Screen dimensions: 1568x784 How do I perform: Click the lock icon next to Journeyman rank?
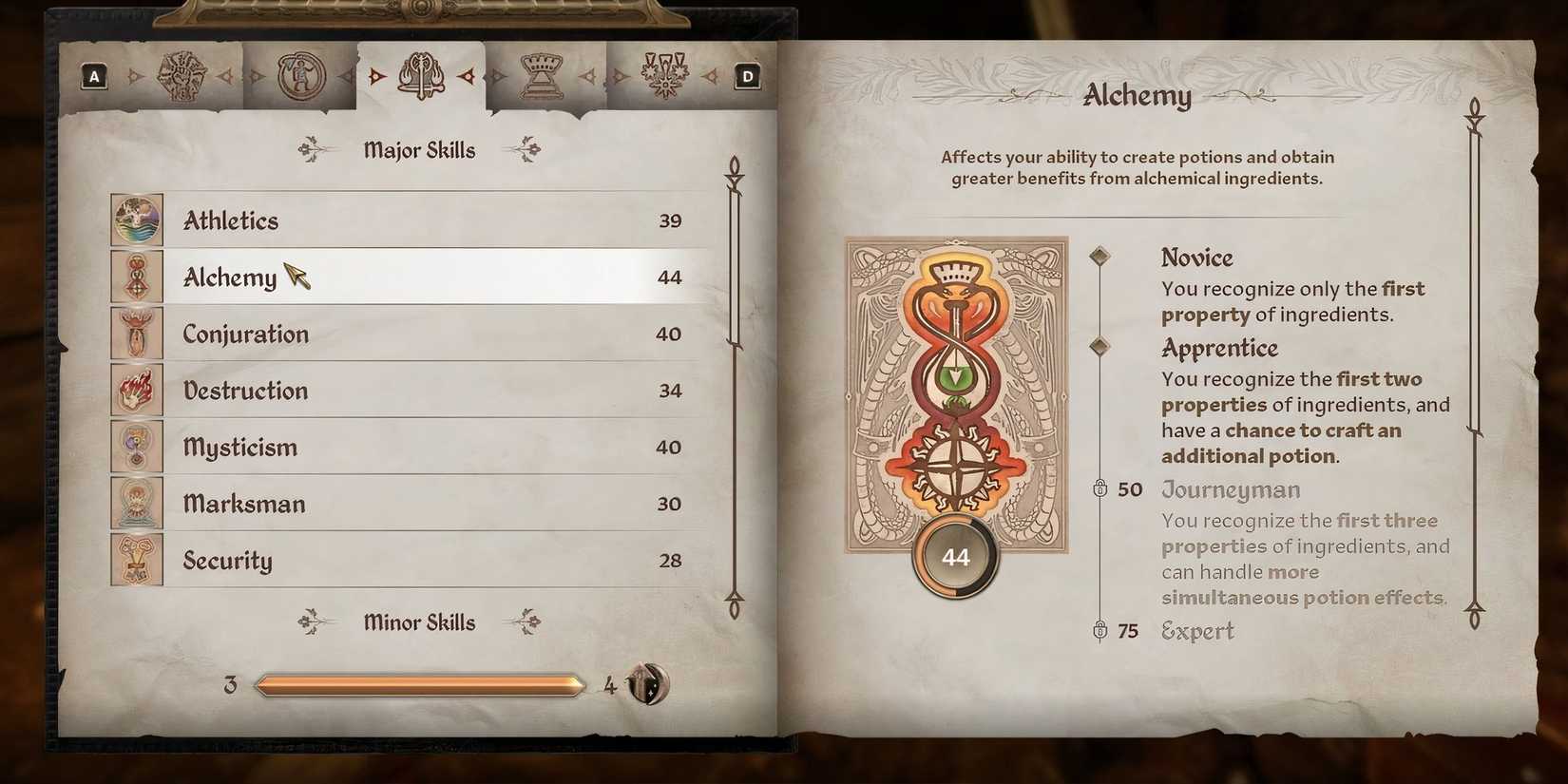(1101, 489)
